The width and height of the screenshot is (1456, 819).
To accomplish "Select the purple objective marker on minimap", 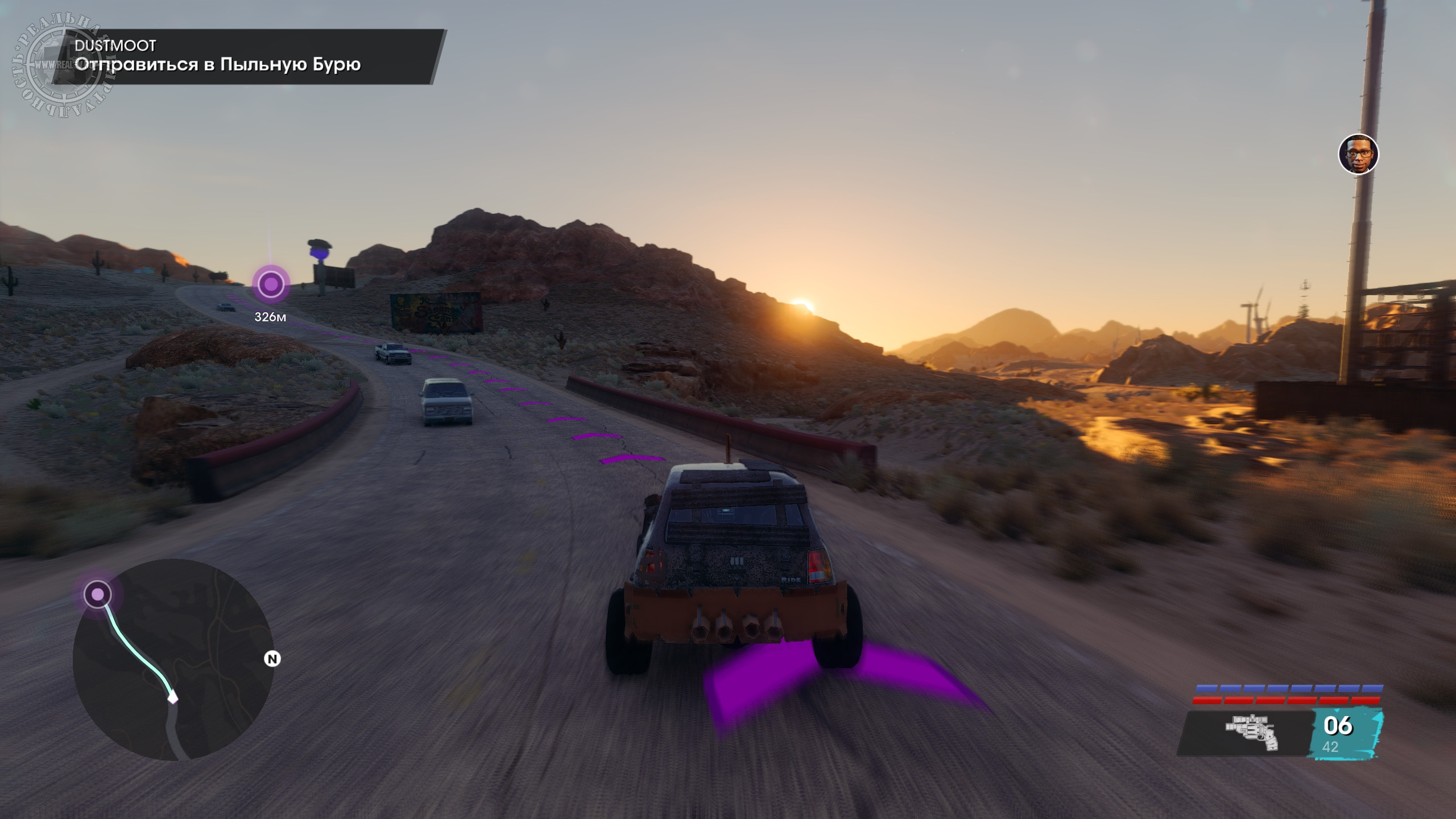I will click(98, 594).
